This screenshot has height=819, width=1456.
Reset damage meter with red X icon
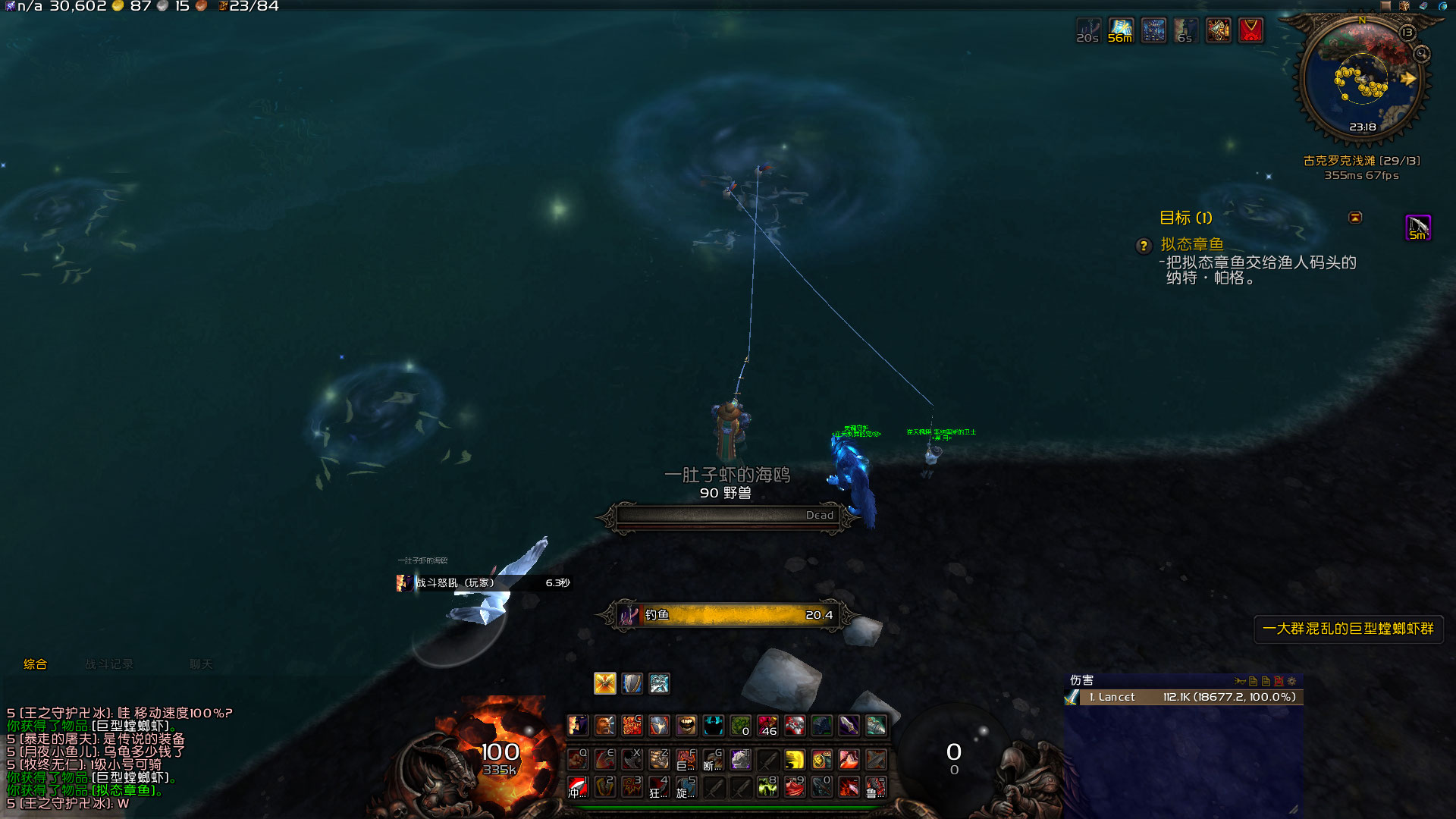(1279, 681)
